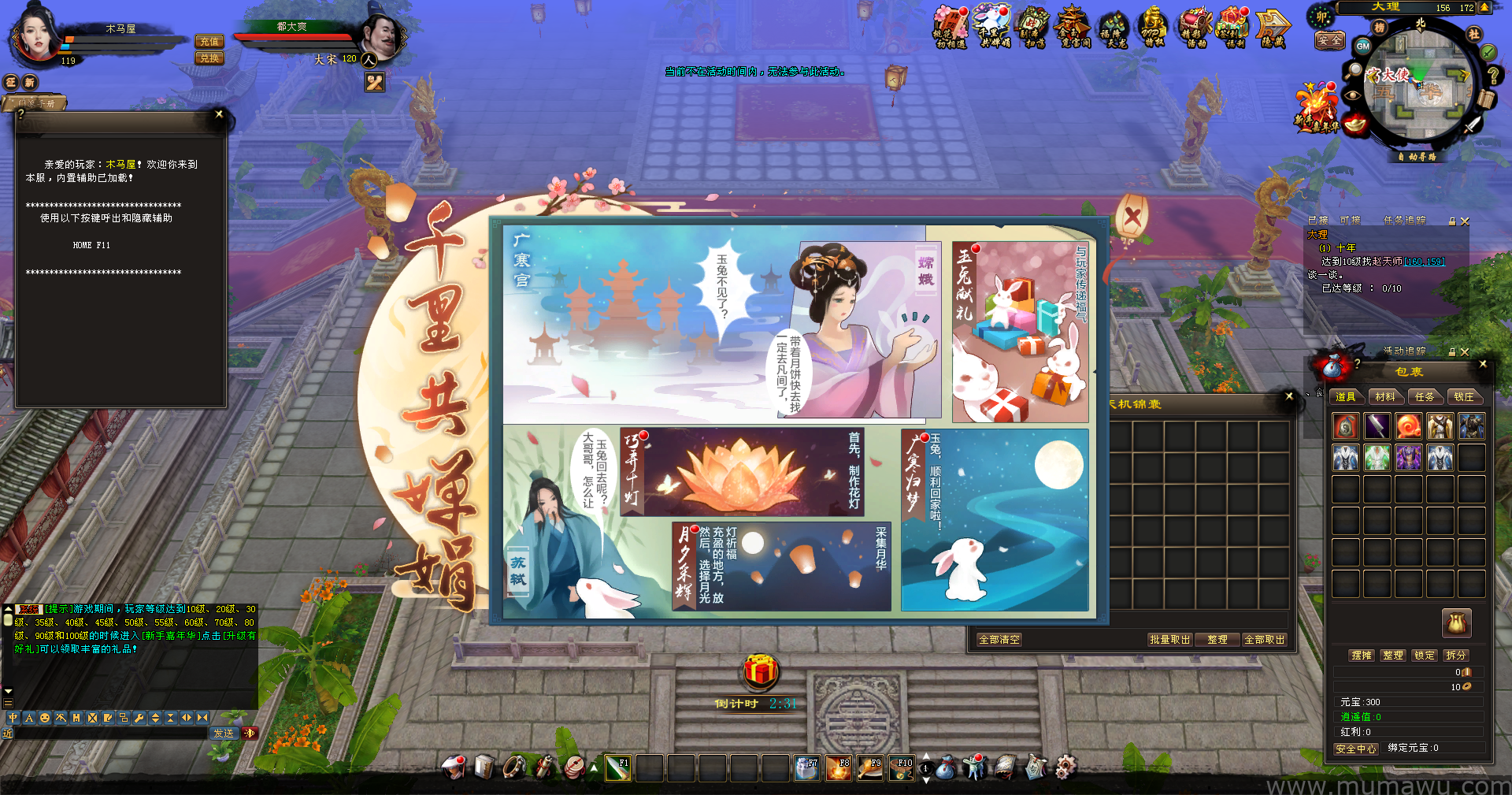Select the cleaver item in the bag
Viewport: 1512px width, 795px height.
point(1377,426)
